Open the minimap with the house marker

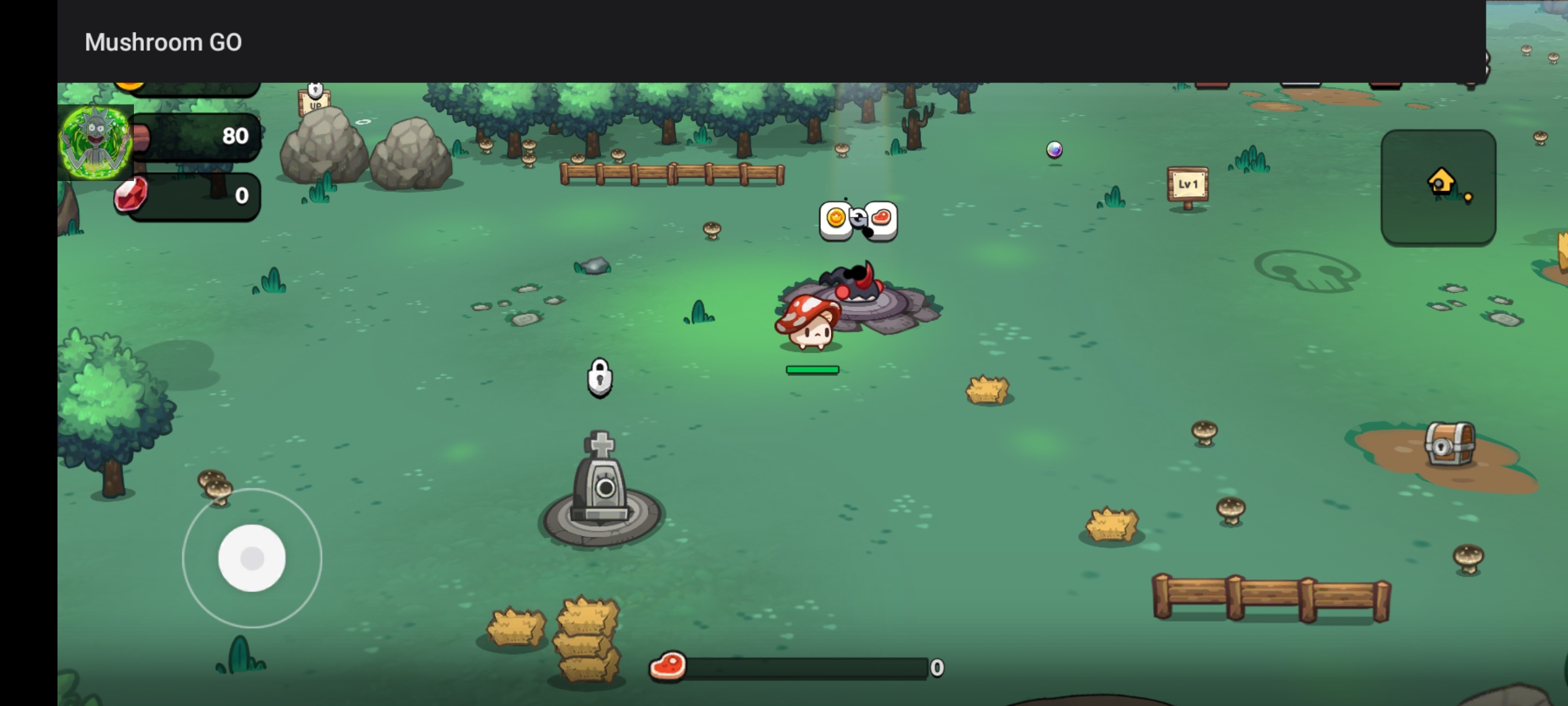coord(1438,187)
